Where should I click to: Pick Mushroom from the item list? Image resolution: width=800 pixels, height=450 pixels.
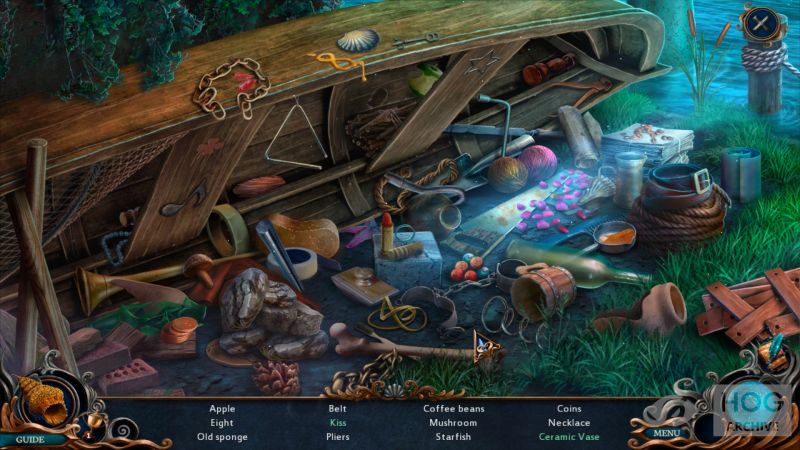point(453,422)
